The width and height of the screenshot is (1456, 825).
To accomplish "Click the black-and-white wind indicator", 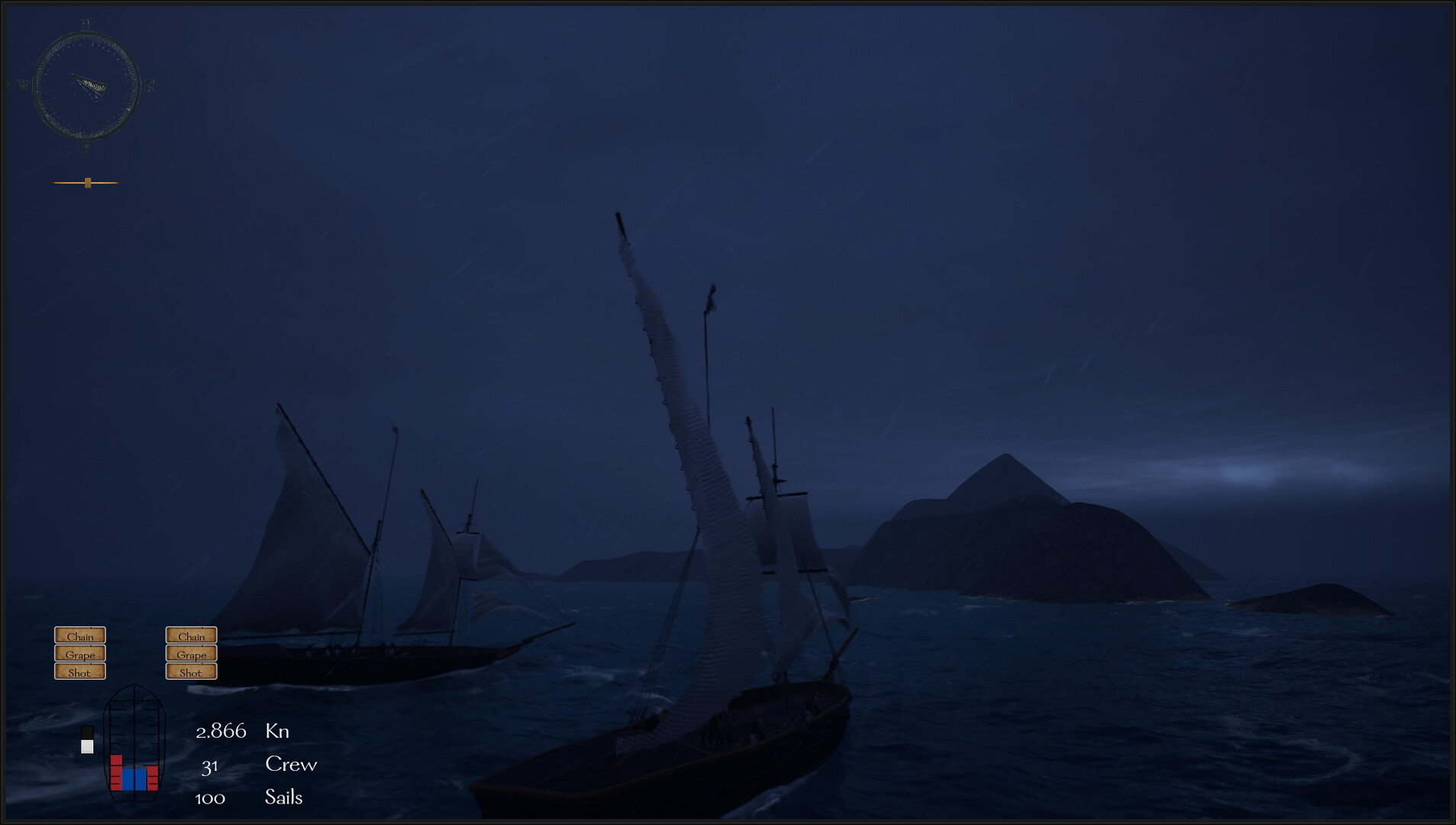I will click(86, 739).
